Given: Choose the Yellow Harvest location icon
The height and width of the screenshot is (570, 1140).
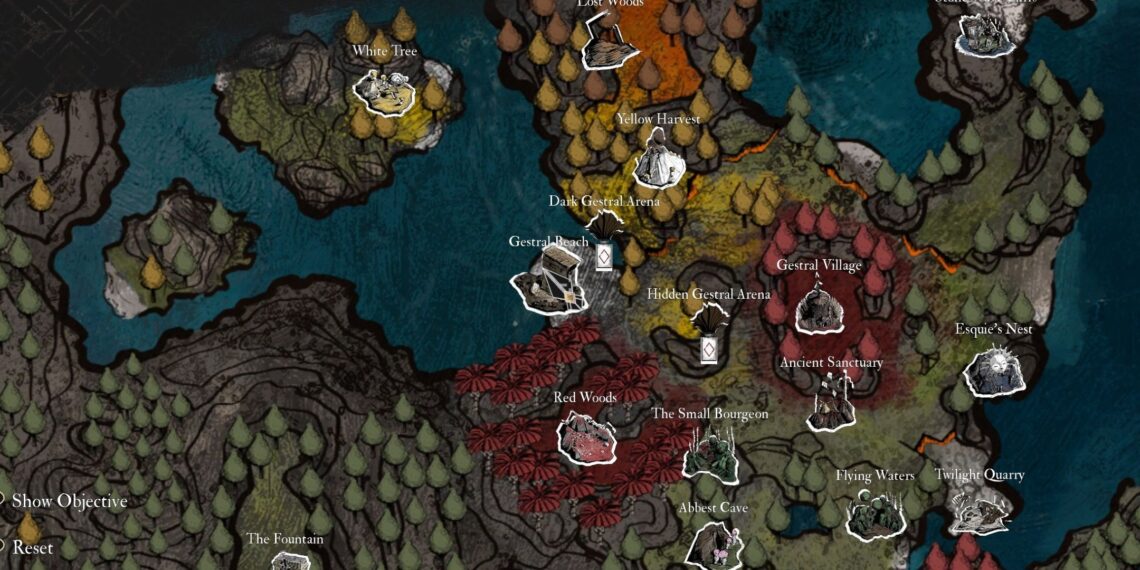Looking at the screenshot, I should click(x=658, y=157).
